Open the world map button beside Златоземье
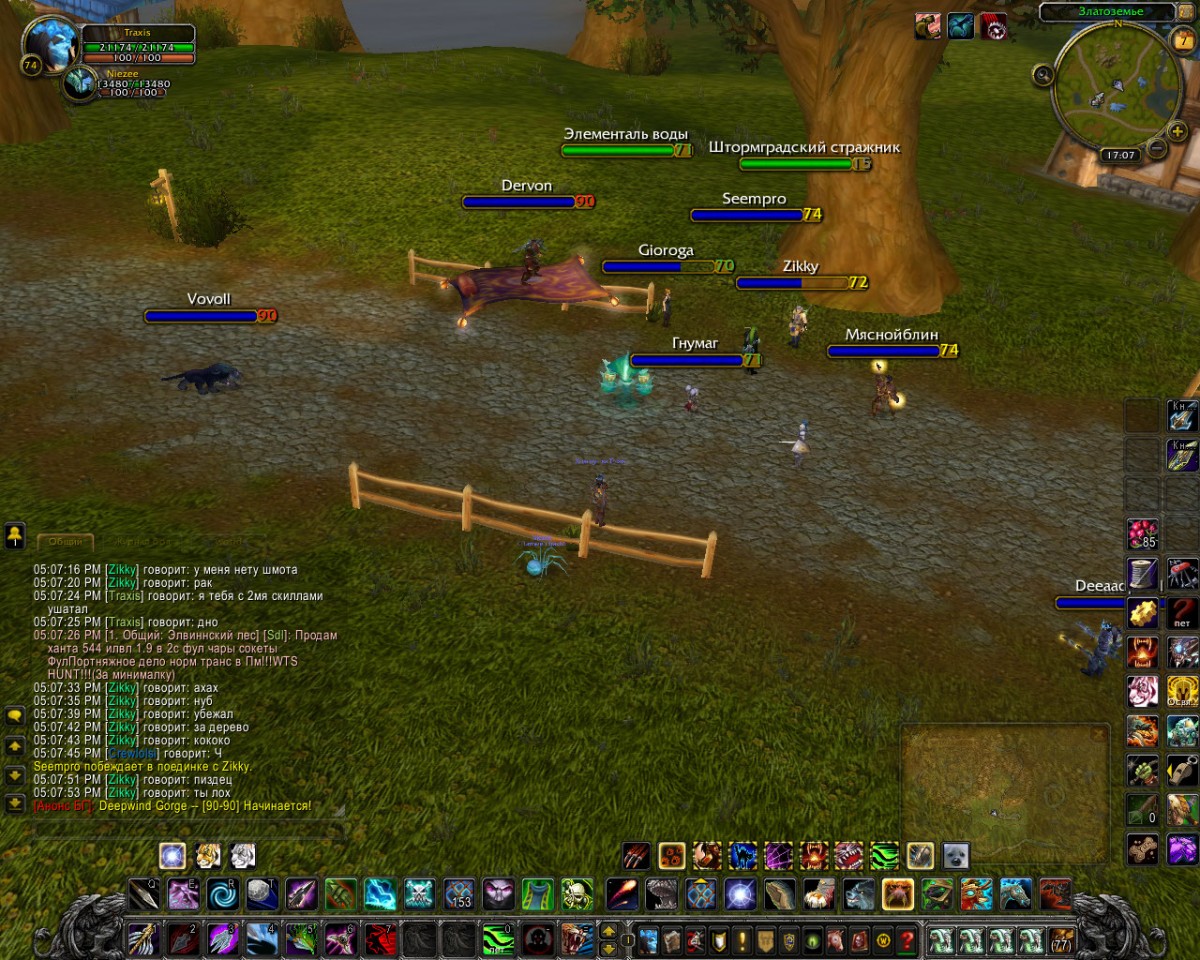This screenshot has width=1200, height=960. pyautogui.click(x=1186, y=11)
